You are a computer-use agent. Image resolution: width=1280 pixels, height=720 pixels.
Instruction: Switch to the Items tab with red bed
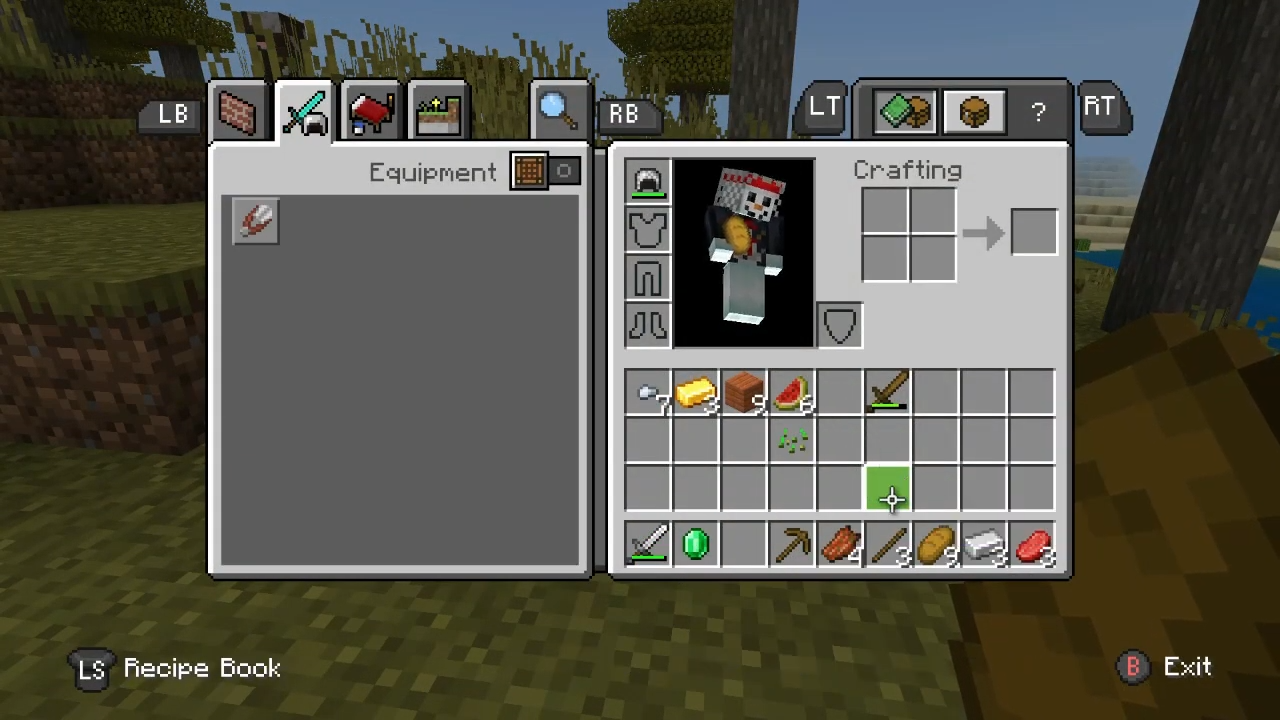coord(371,113)
